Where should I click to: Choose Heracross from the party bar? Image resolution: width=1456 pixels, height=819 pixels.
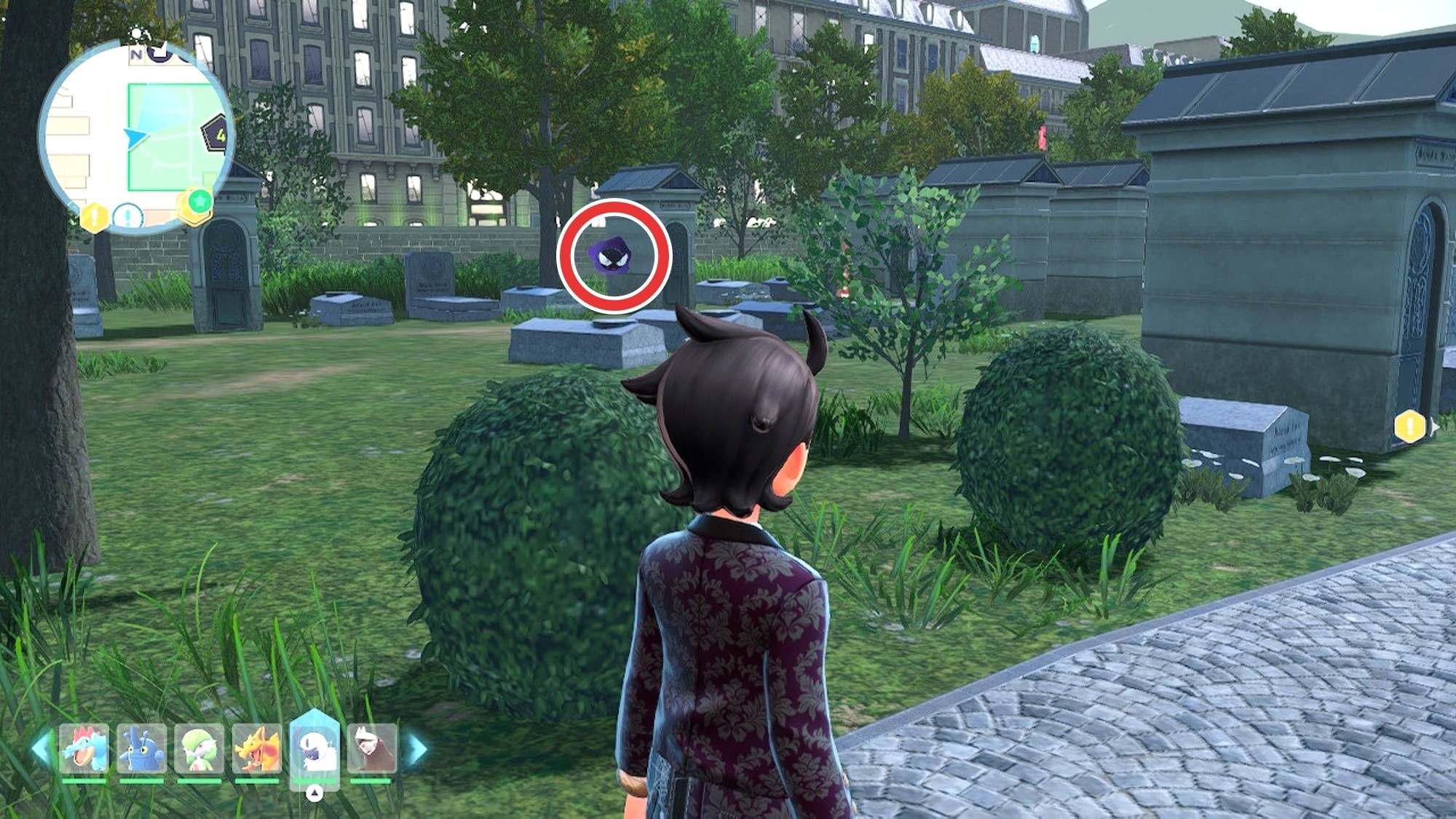pyautogui.click(x=141, y=748)
